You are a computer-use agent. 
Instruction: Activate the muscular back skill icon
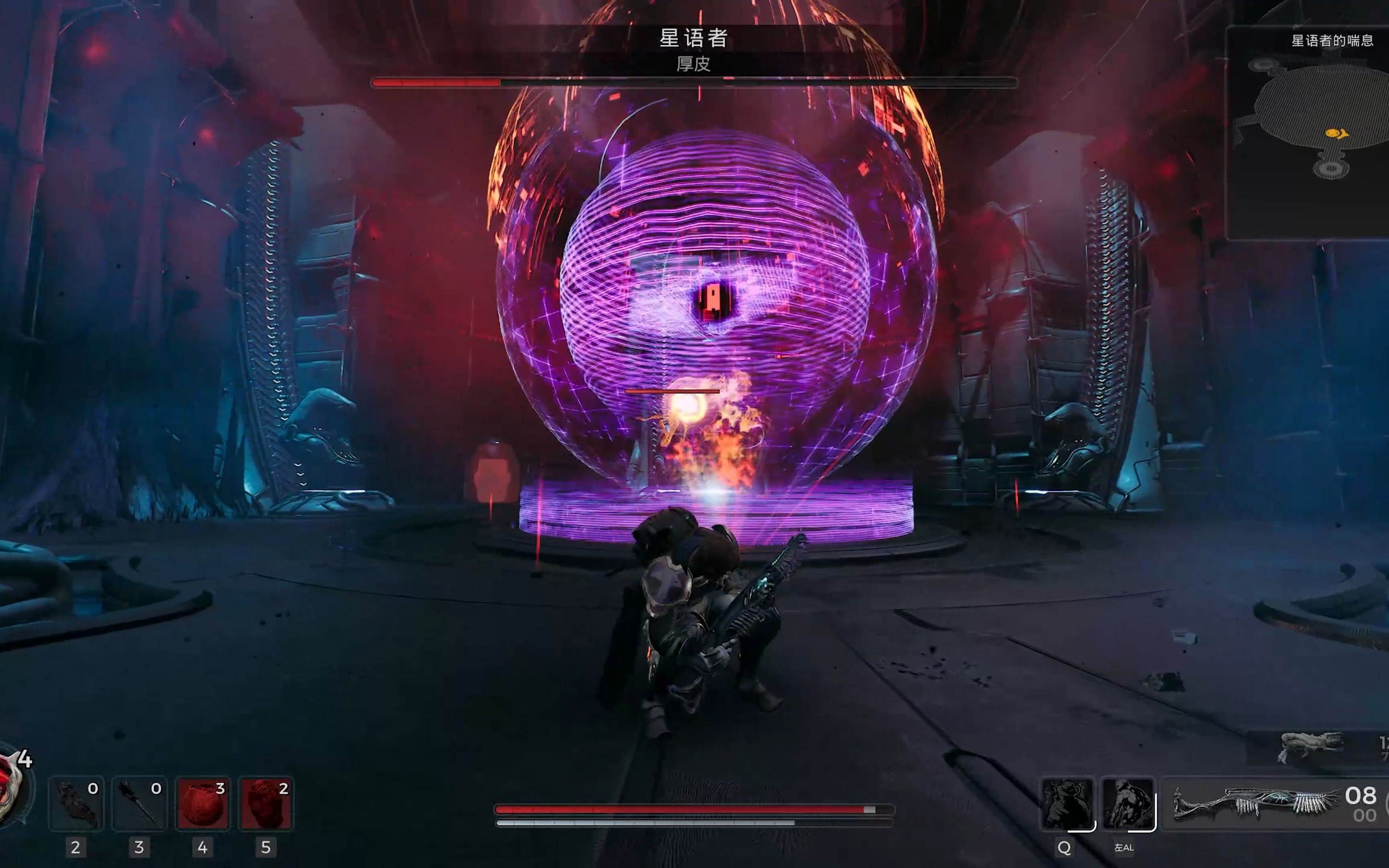(1128, 803)
